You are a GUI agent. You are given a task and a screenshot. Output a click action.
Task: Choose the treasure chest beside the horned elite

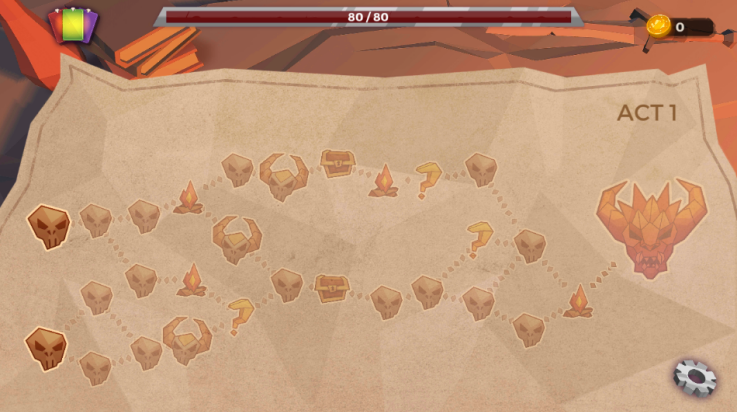tap(337, 163)
